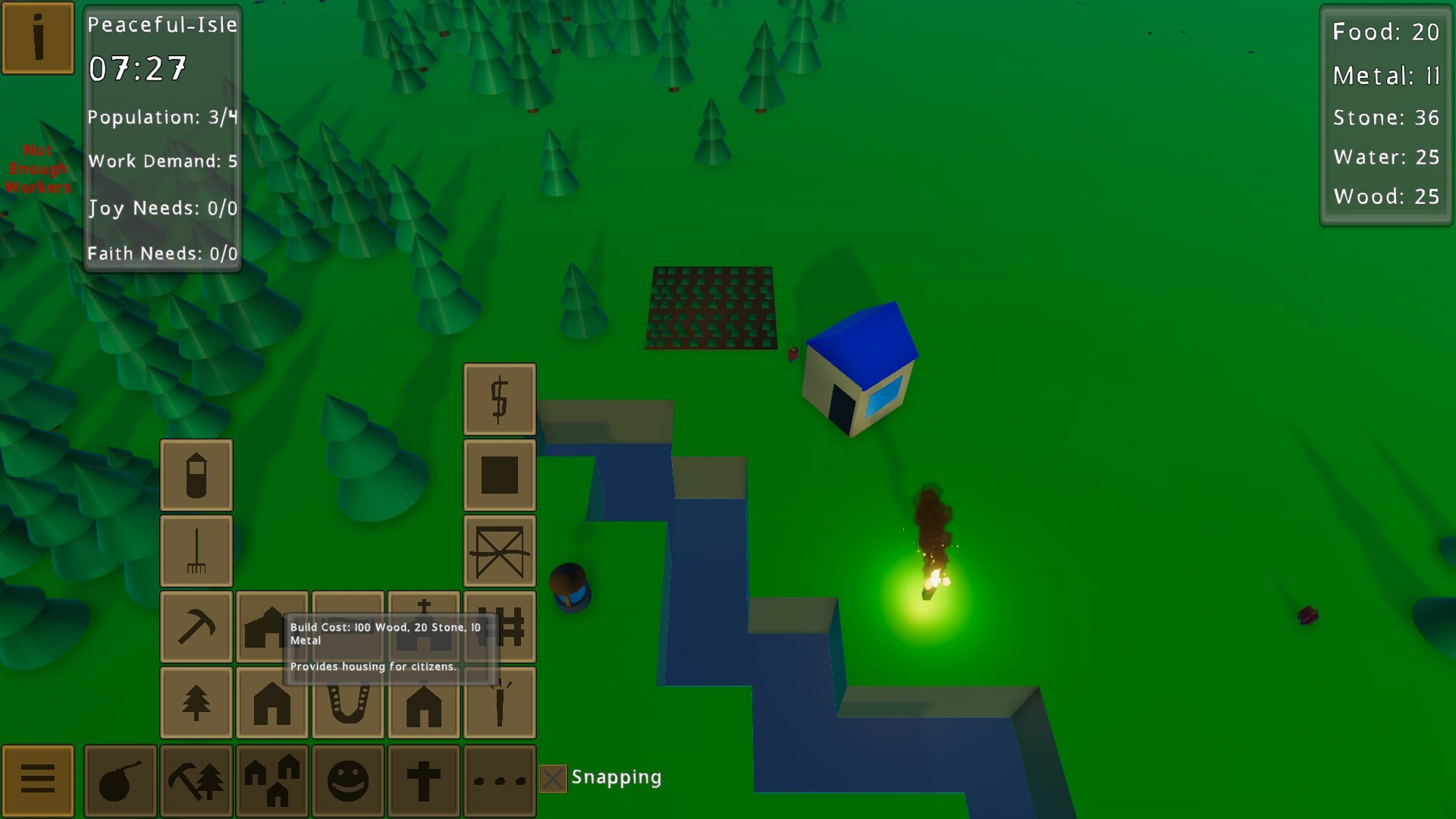The height and width of the screenshot is (819, 1456).
Task: Click the solid black square tool
Action: 499,474
